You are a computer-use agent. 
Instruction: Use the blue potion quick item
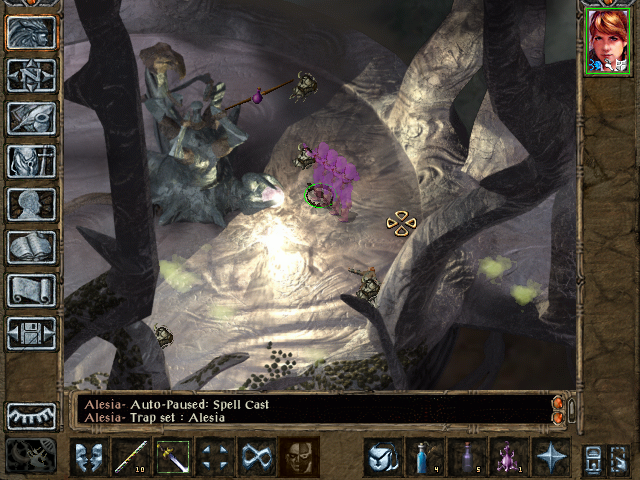(x=425, y=457)
